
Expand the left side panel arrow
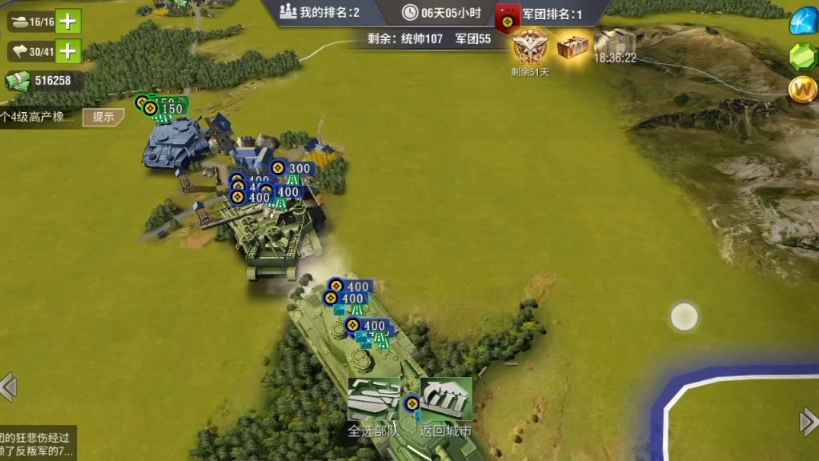(x=8, y=386)
